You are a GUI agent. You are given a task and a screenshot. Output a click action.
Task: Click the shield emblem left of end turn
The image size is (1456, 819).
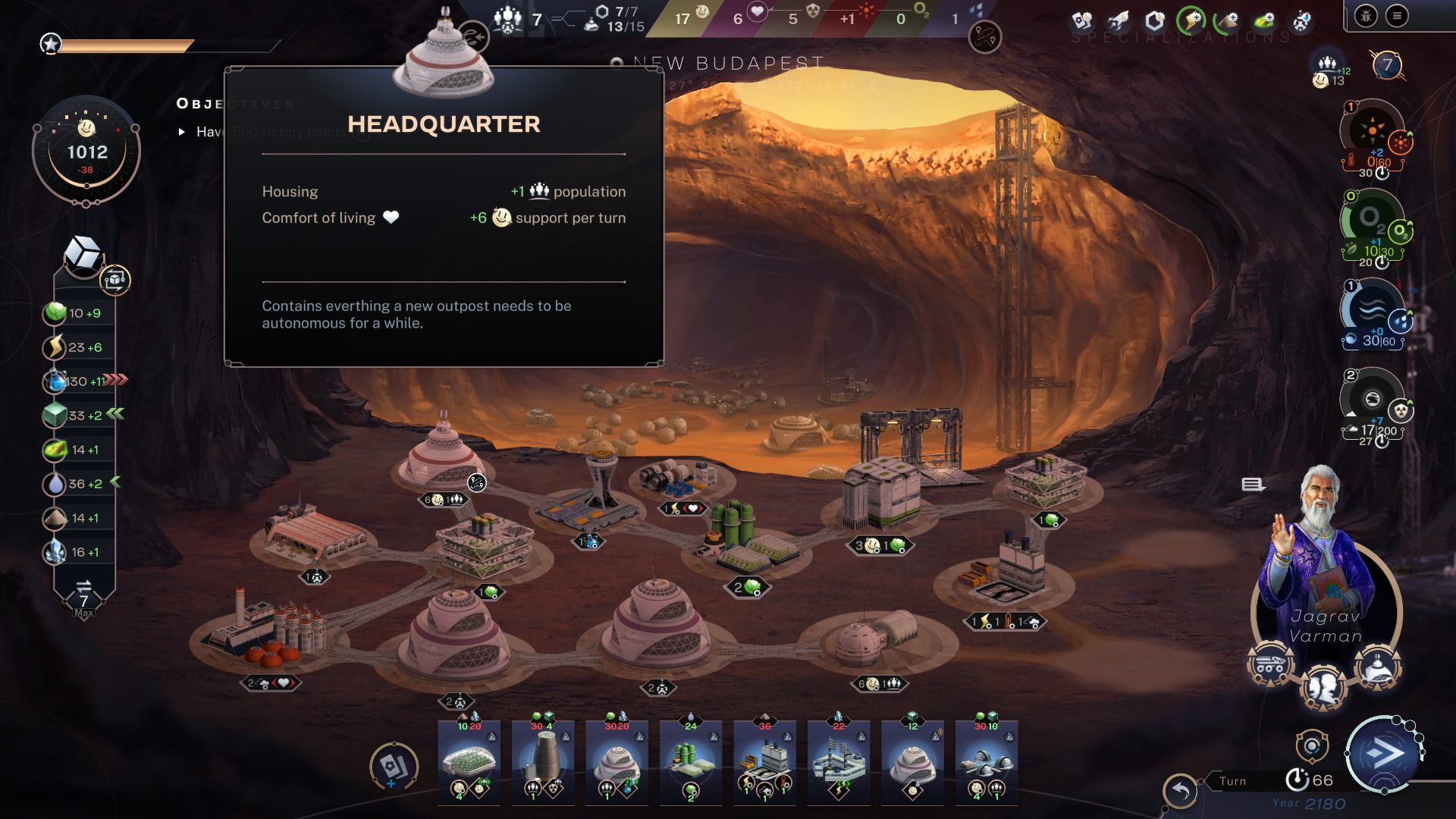click(x=1311, y=748)
